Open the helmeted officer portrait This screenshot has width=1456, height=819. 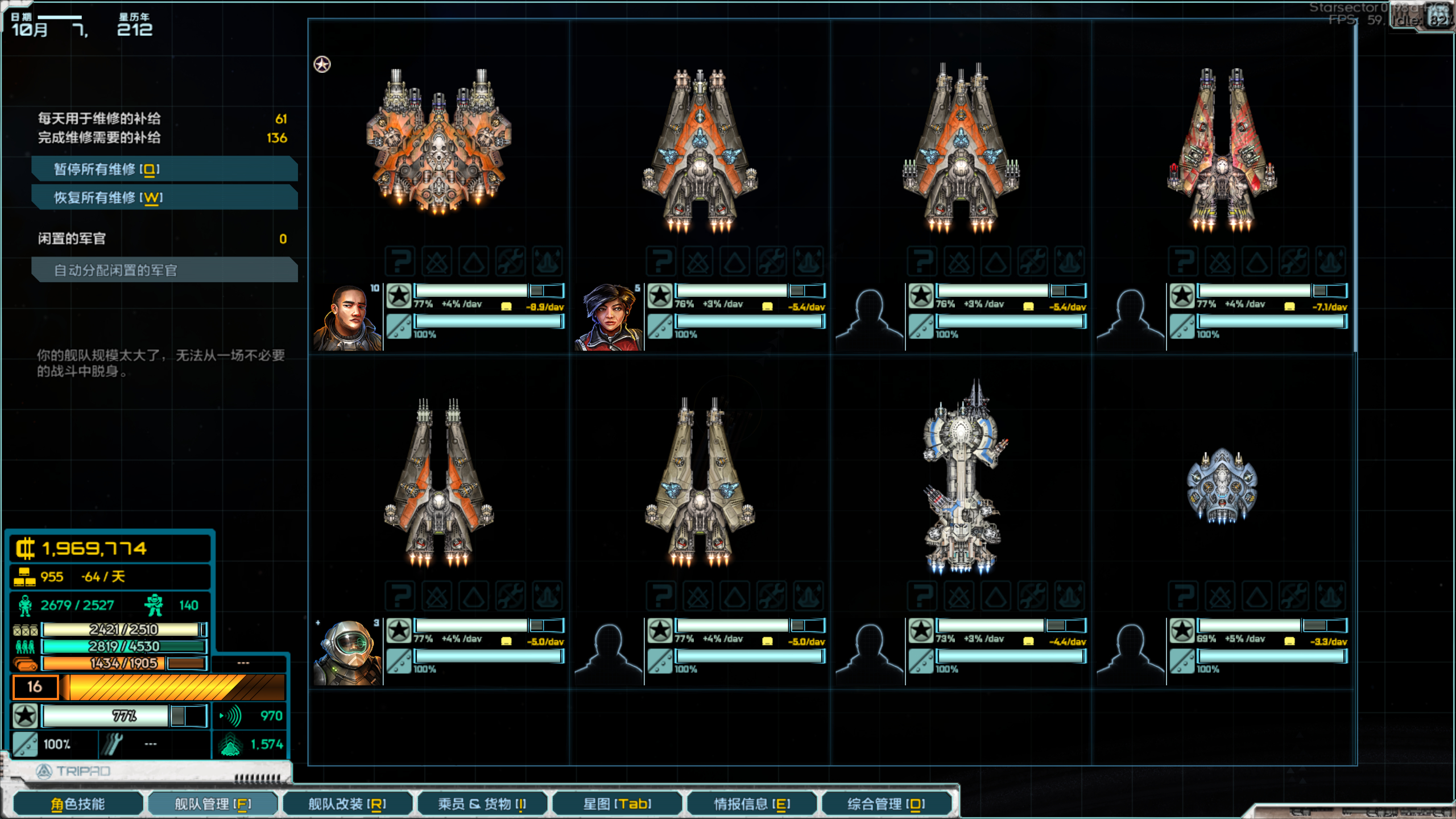pos(348,652)
